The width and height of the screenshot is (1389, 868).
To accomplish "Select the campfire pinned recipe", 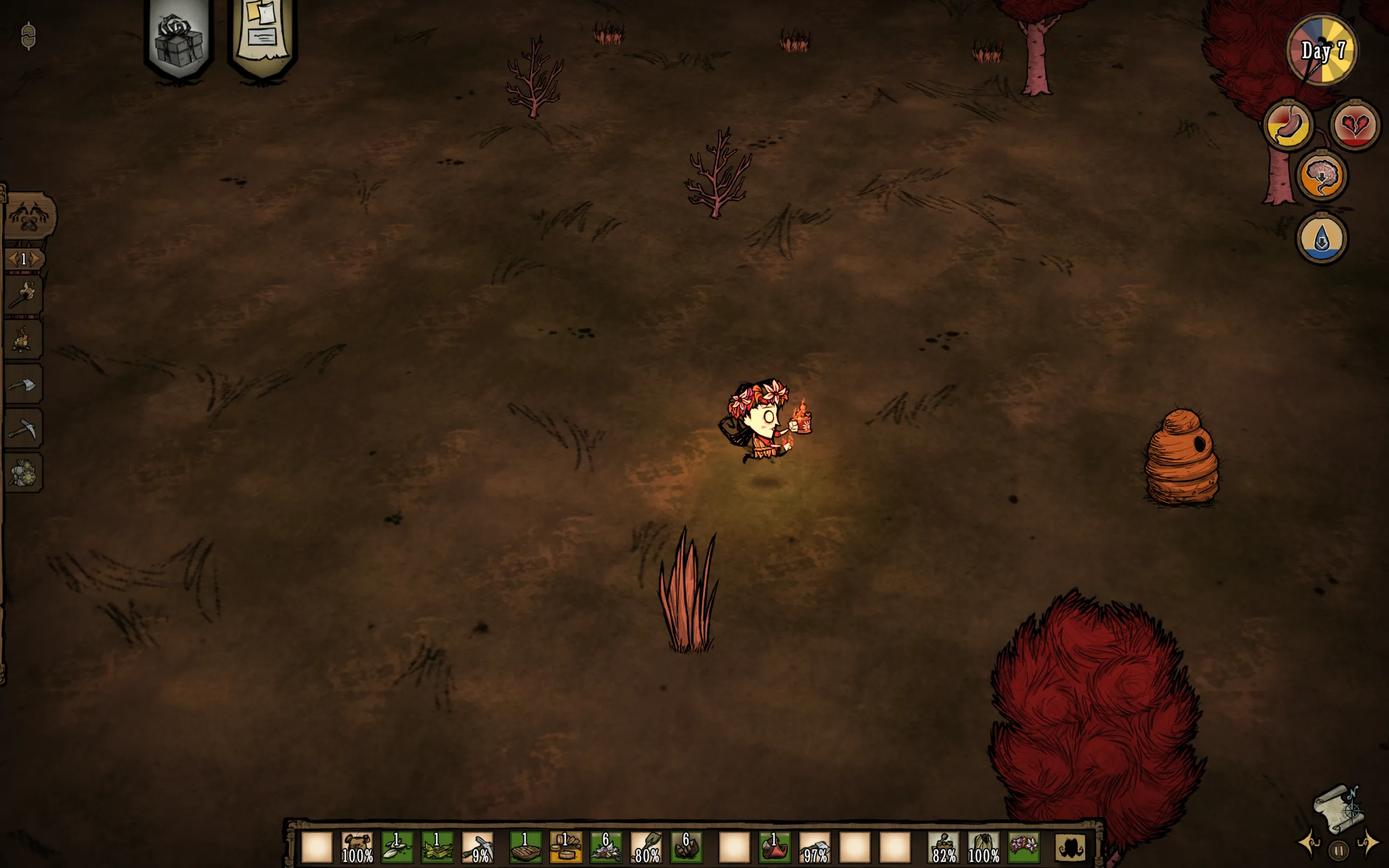I will (x=23, y=340).
